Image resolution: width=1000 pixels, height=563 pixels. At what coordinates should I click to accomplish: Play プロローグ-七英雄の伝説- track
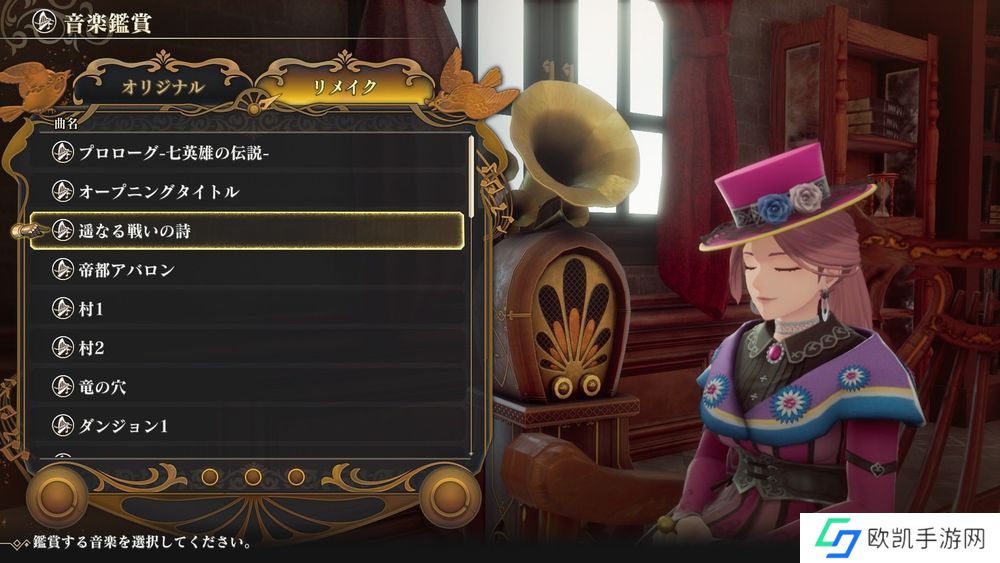[248, 152]
